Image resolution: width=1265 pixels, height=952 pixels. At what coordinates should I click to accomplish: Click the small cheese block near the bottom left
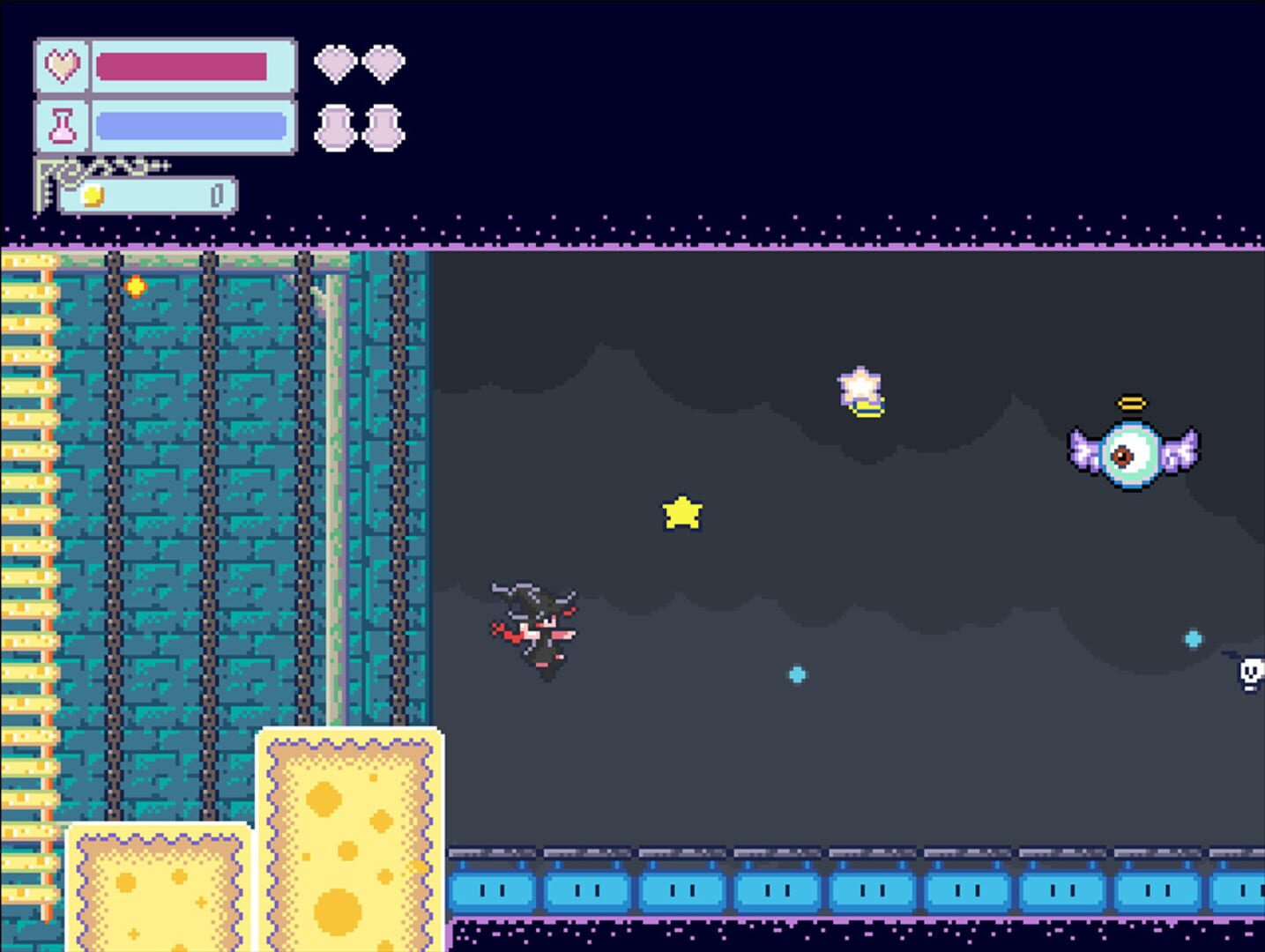click(157, 890)
